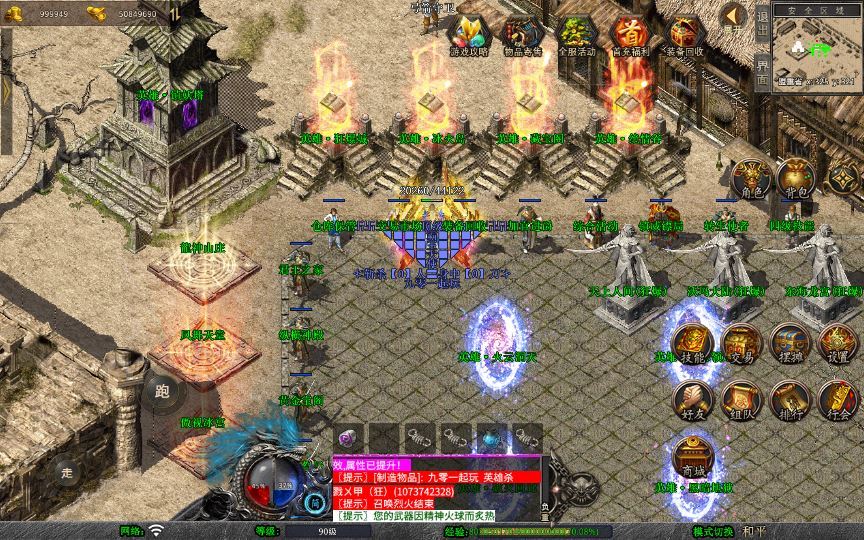Open the 技能 skills menu

pyautogui.click(x=692, y=342)
